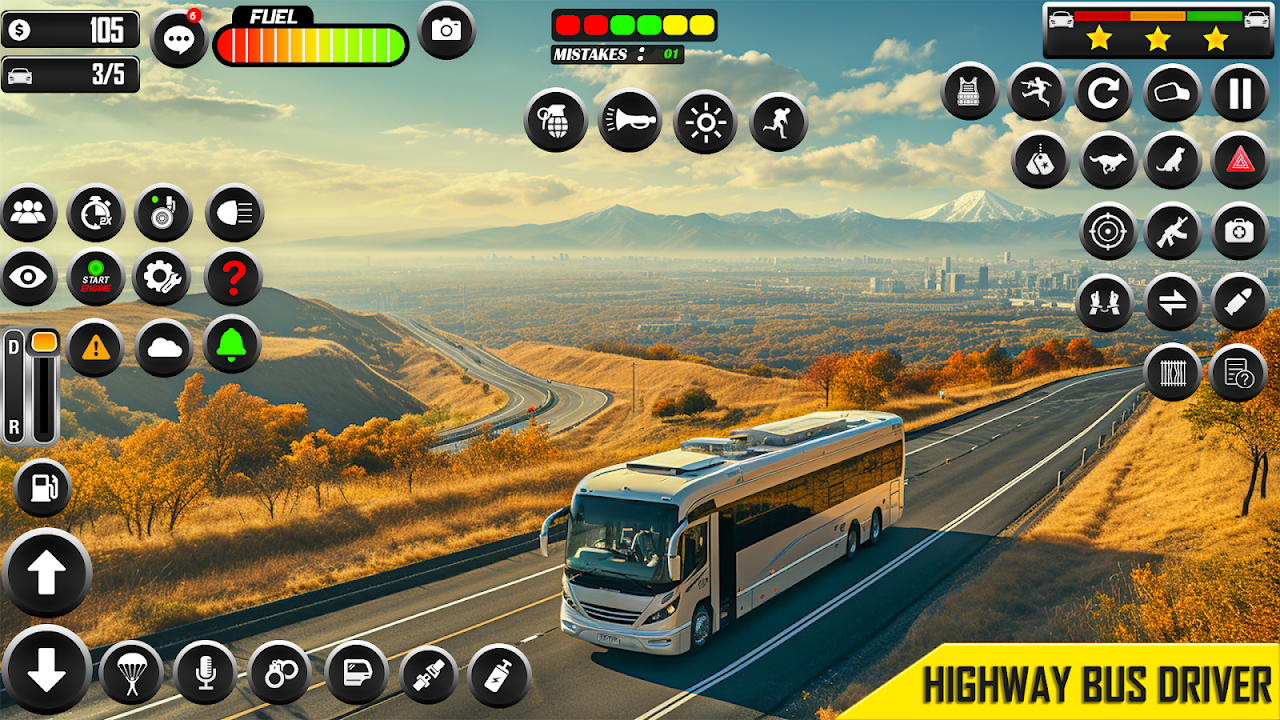Click the circular reload arrow button

coord(1103,93)
